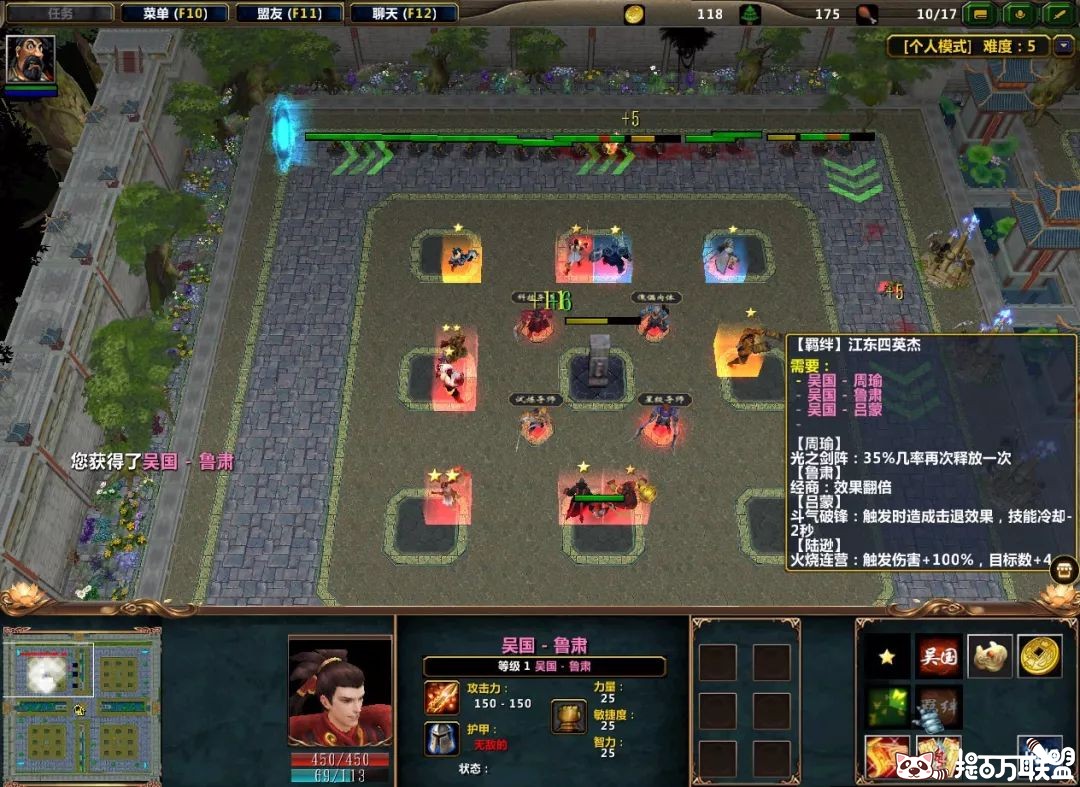Screen dimensions: 1080x787
Task: Activate the gold coin ability
Action: (1040, 656)
